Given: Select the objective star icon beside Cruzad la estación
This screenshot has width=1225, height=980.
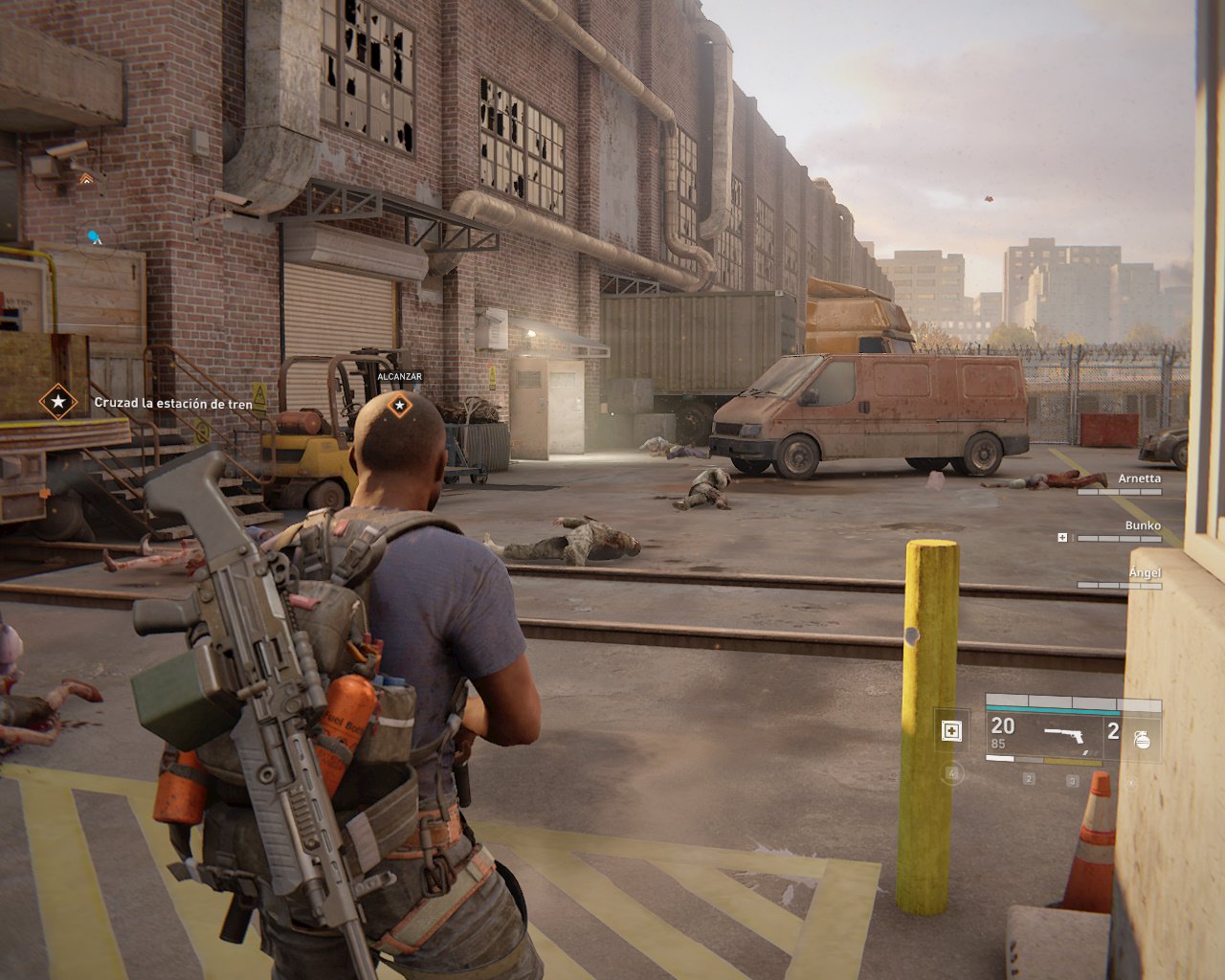Looking at the screenshot, I should click(58, 402).
